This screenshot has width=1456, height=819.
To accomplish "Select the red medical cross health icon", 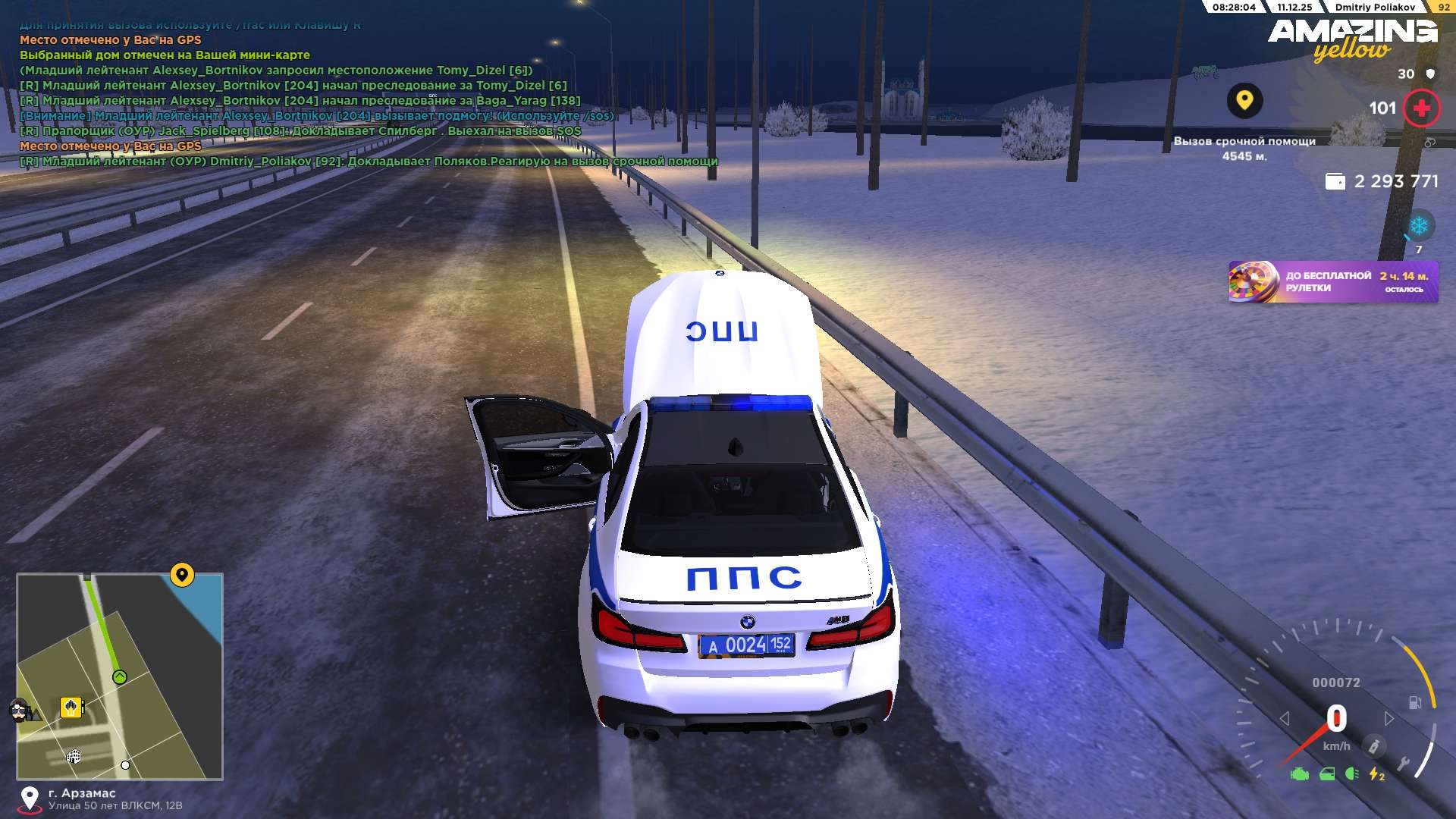I will click(1421, 108).
